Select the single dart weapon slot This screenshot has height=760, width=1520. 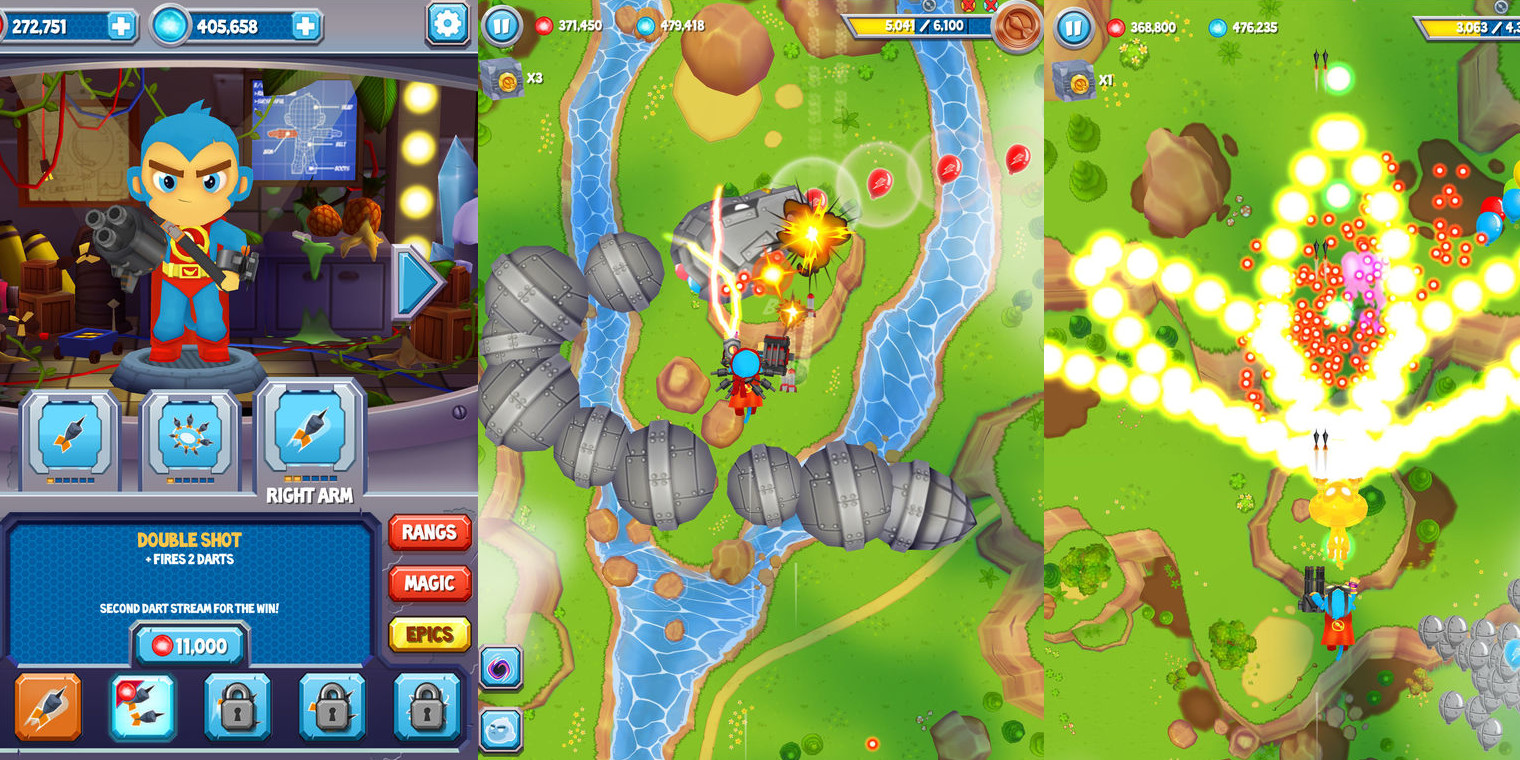pos(68,435)
